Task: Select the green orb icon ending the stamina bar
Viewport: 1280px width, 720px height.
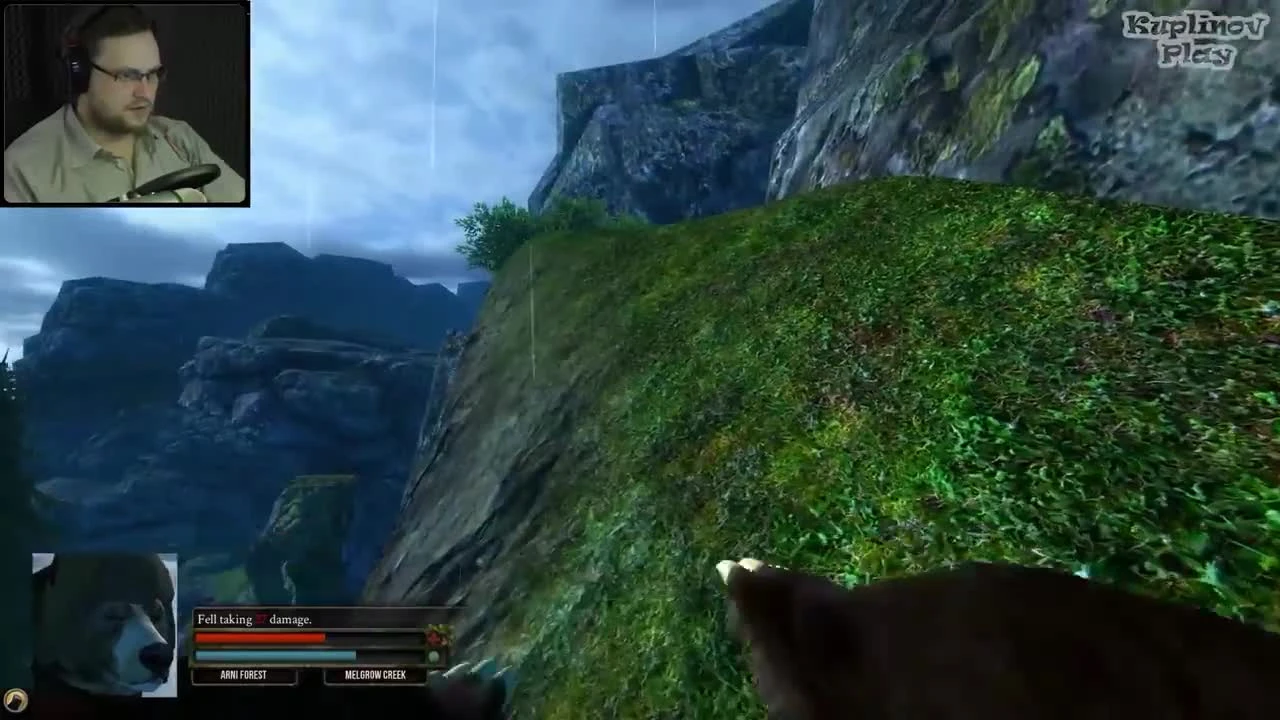Action: pos(433,655)
